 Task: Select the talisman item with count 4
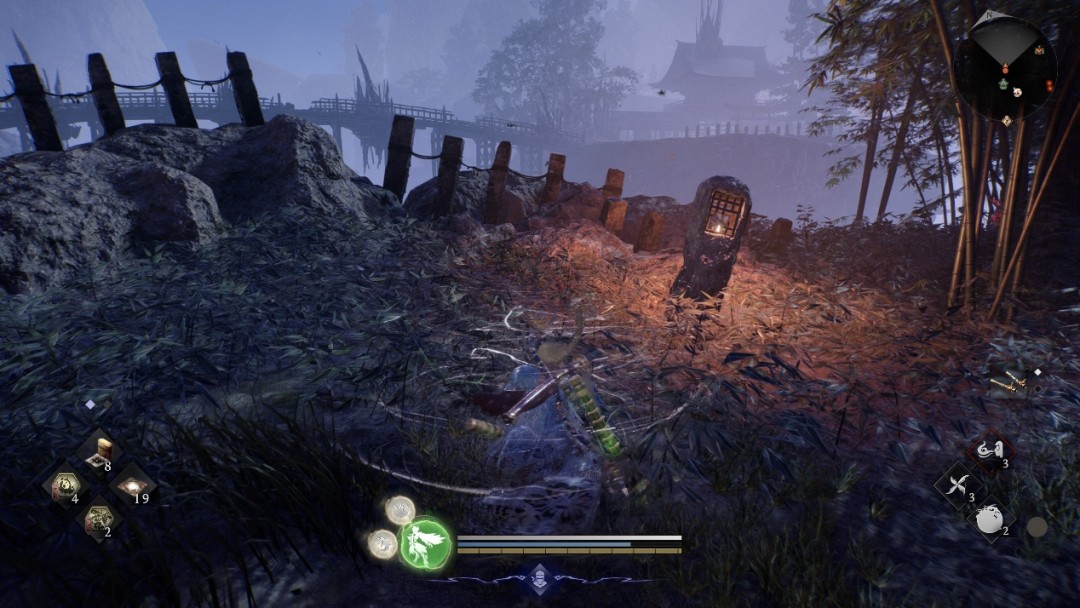66,487
